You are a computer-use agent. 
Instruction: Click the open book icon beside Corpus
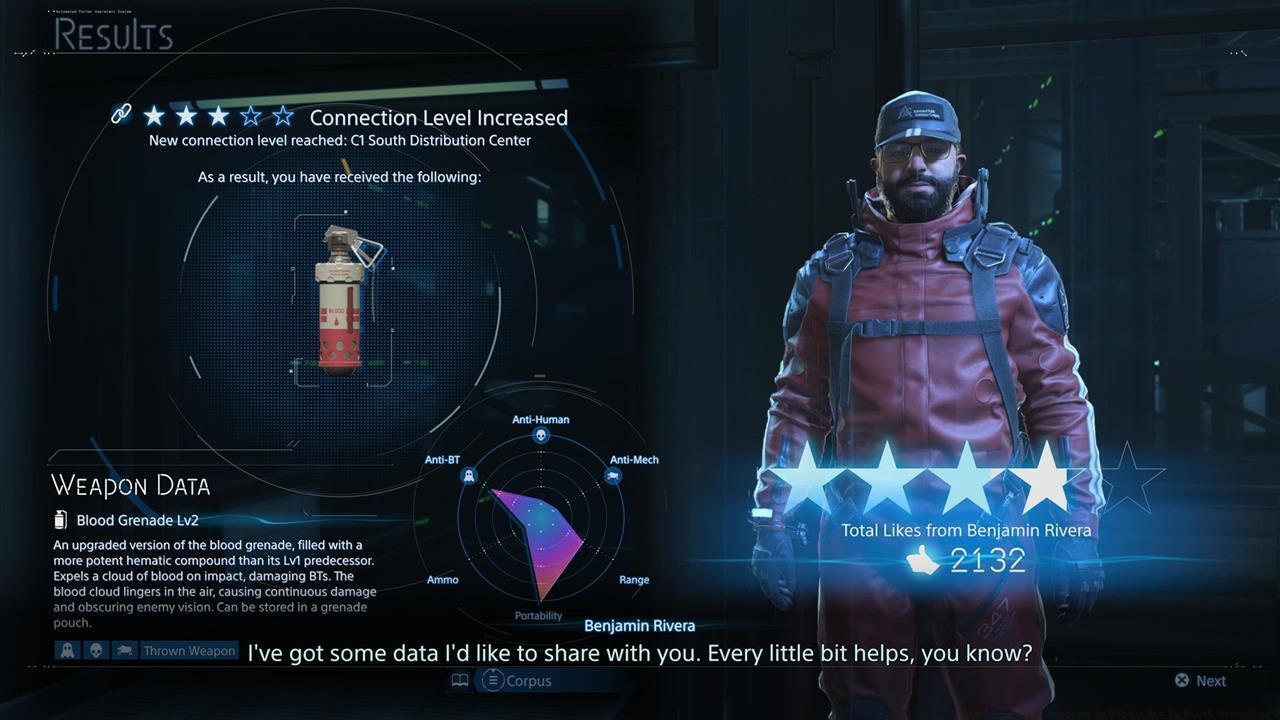coord(460,681)
